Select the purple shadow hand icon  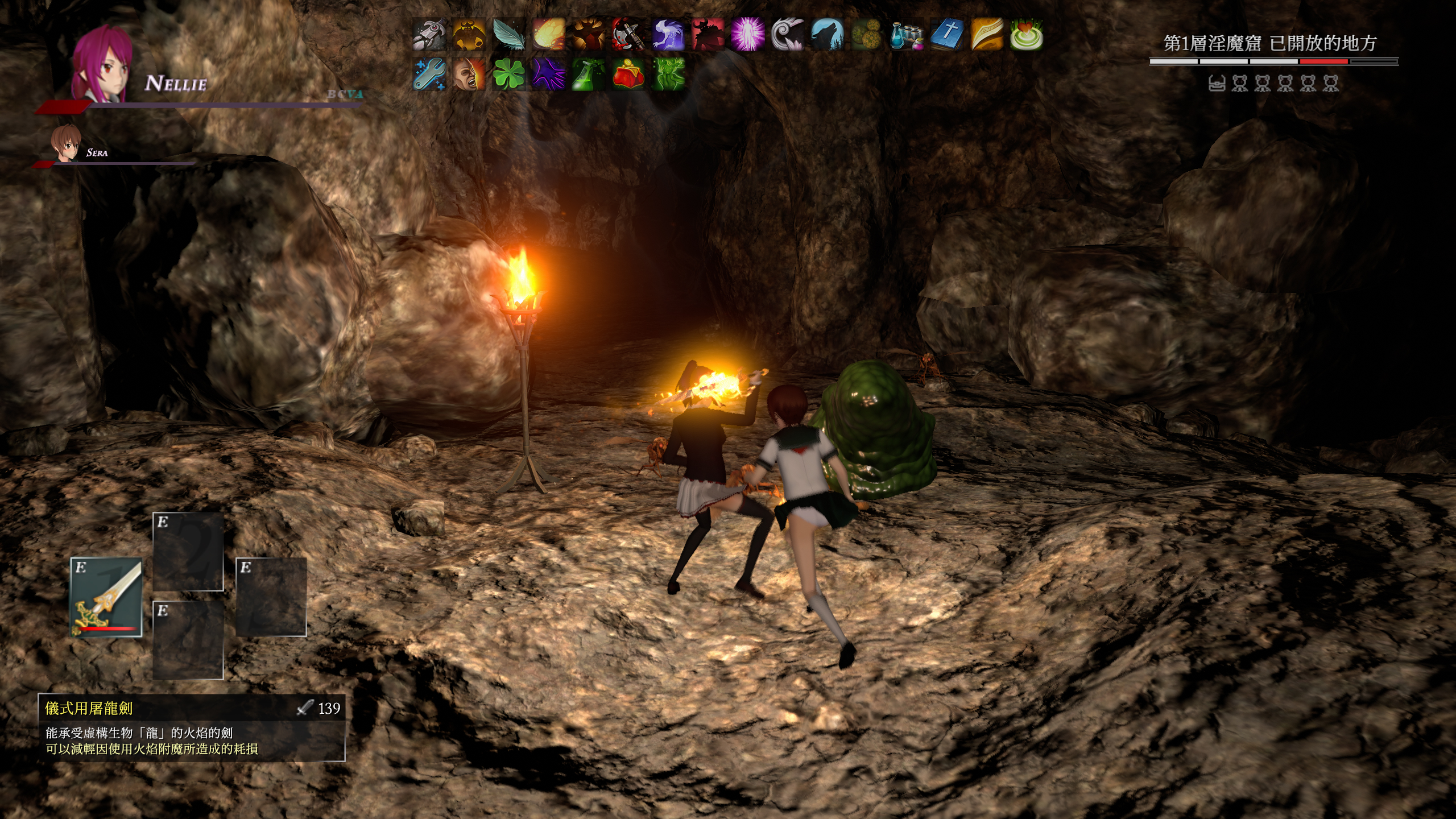(548, 74)
